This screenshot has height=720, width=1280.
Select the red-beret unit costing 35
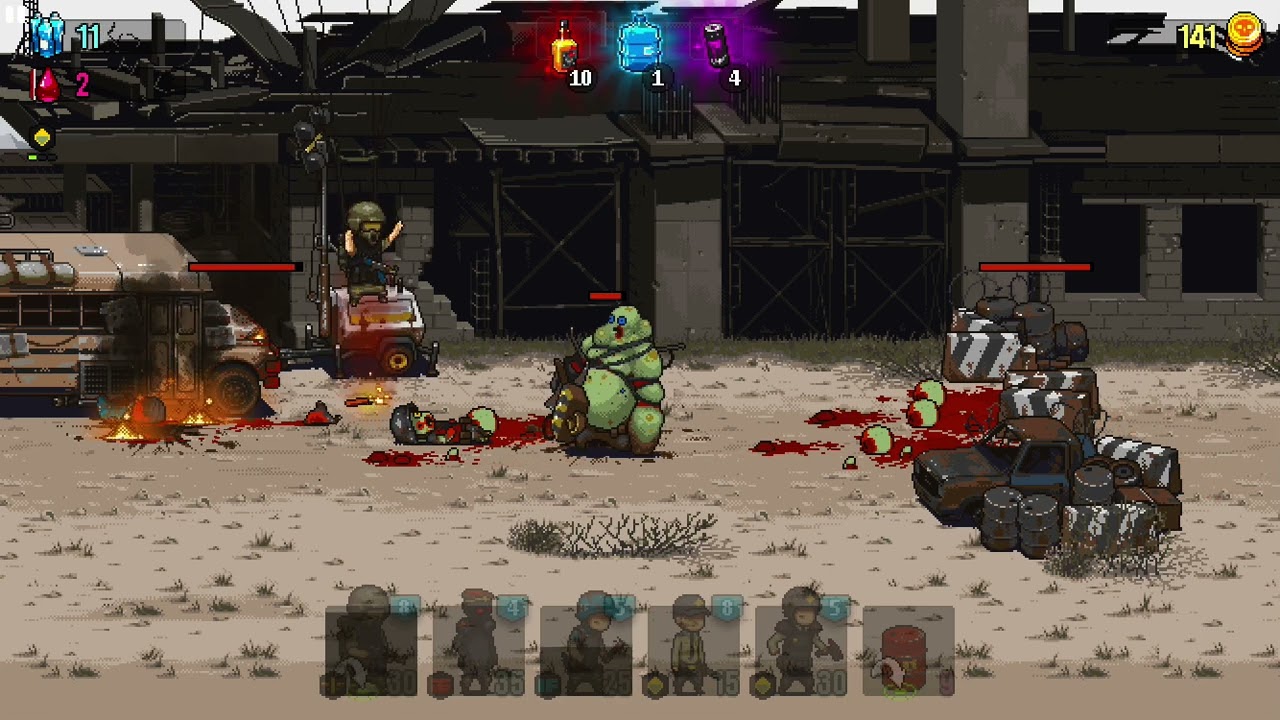tap(479, 650)
